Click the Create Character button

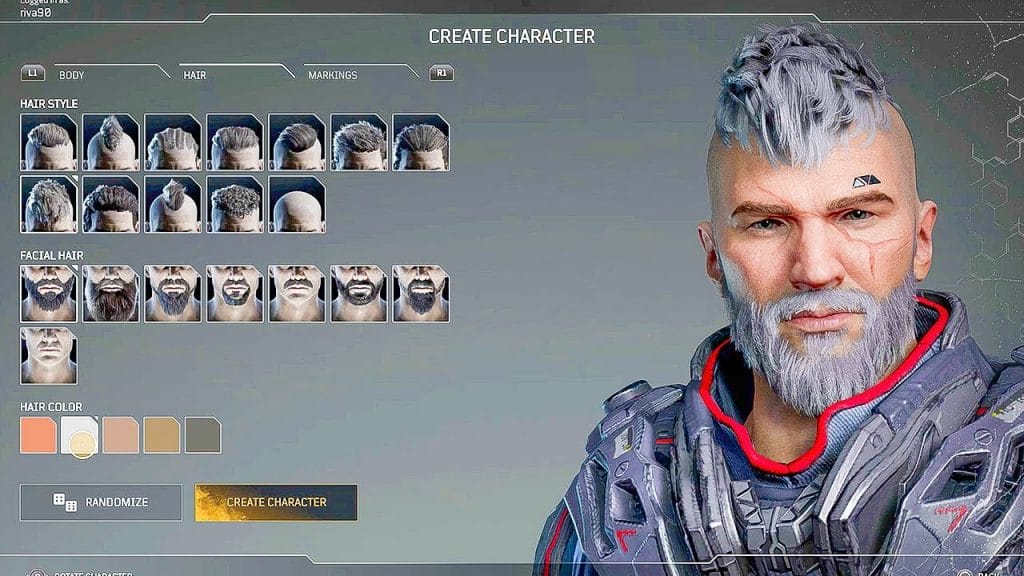click(276, 502)
